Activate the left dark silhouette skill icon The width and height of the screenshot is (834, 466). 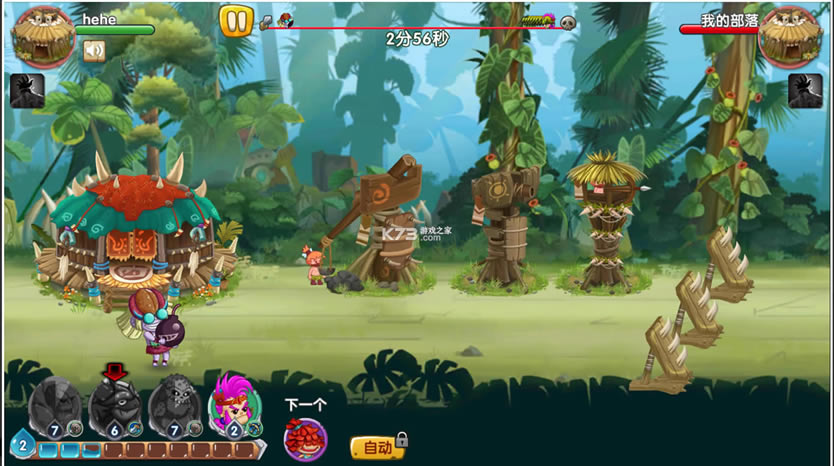point(27,91)
